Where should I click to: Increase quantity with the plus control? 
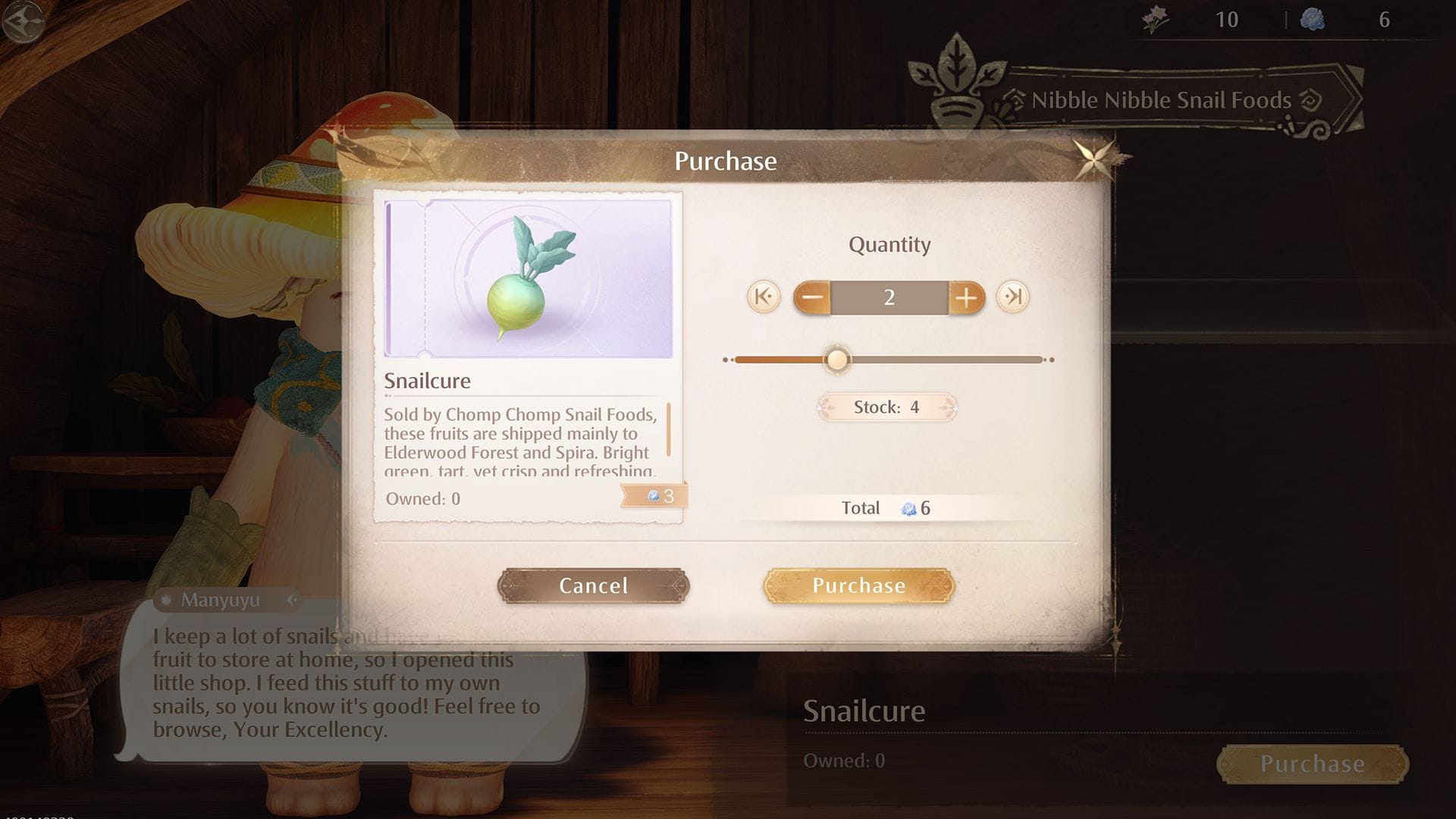pyautogui.click(x=966, y=298)
